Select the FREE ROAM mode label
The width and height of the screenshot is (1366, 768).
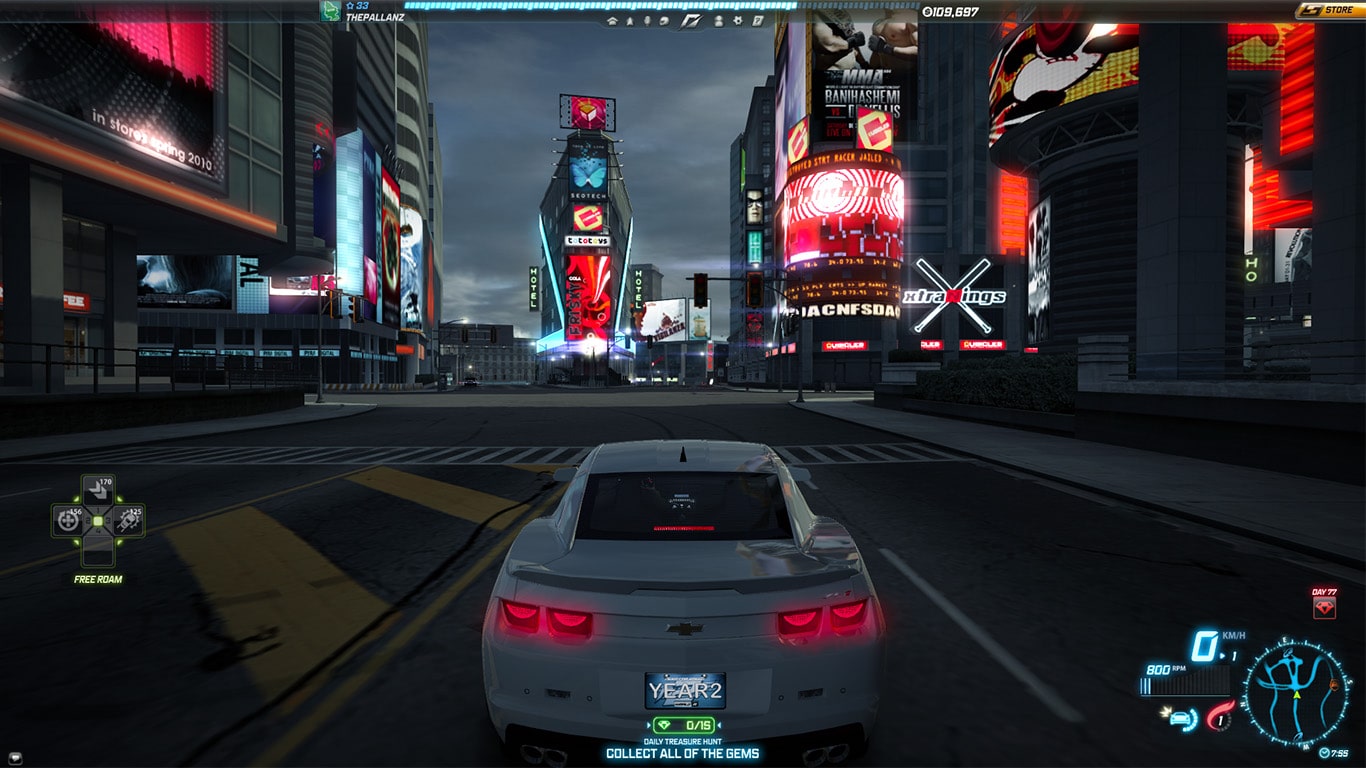[x=97, y=579]
